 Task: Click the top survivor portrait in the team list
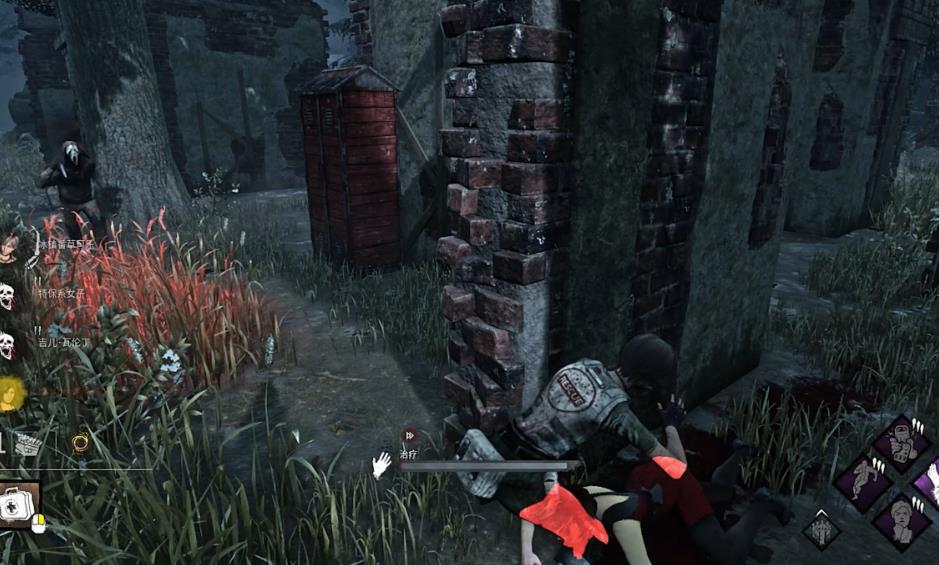pyautogui.click(x=8, y=247)
